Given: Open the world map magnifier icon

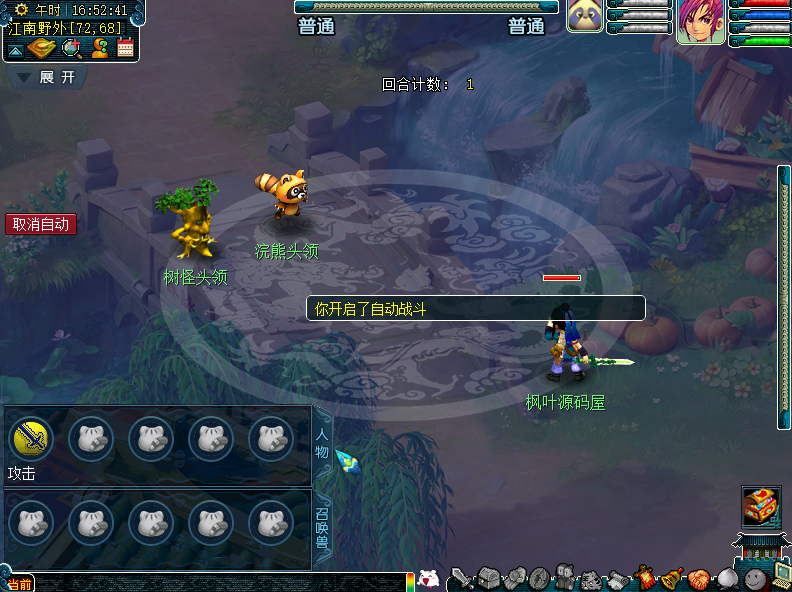Looking at the screenshot, I should click(x=71, y=48).
